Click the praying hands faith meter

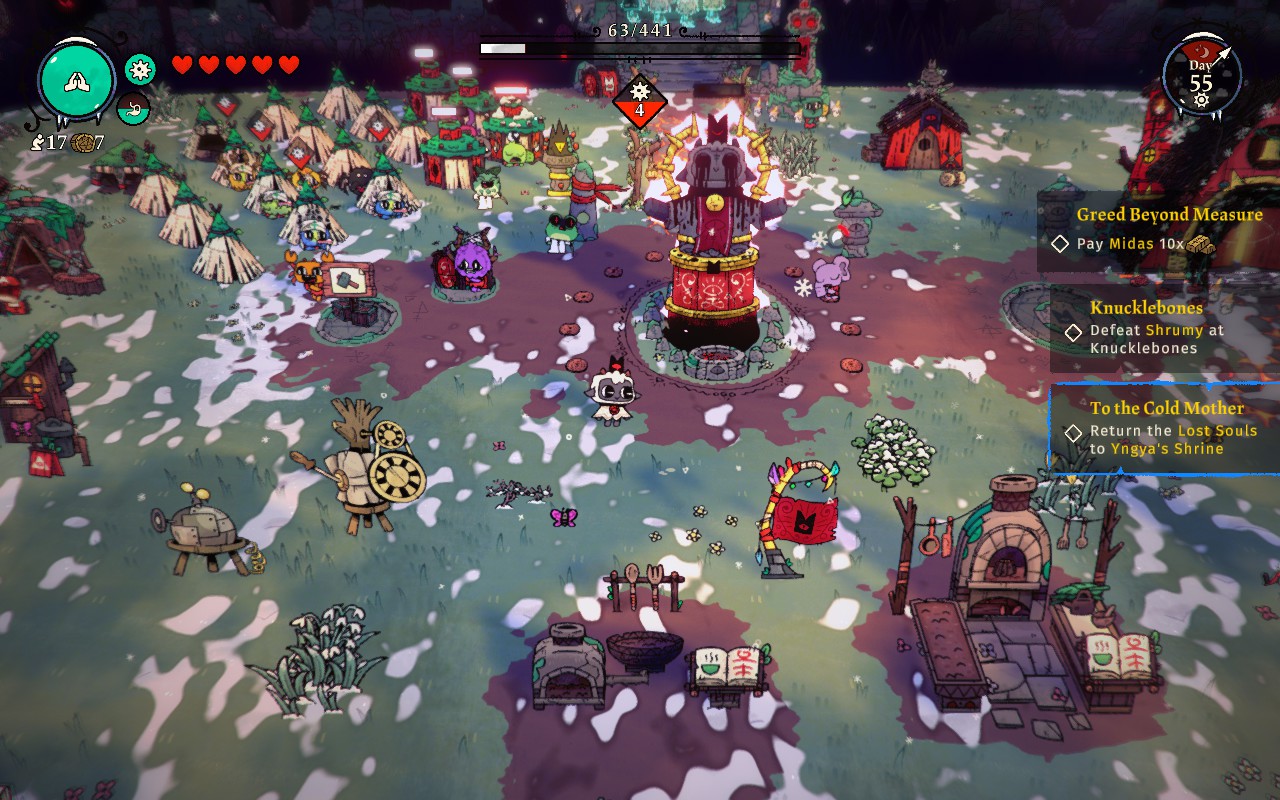(x=77, y=81)
